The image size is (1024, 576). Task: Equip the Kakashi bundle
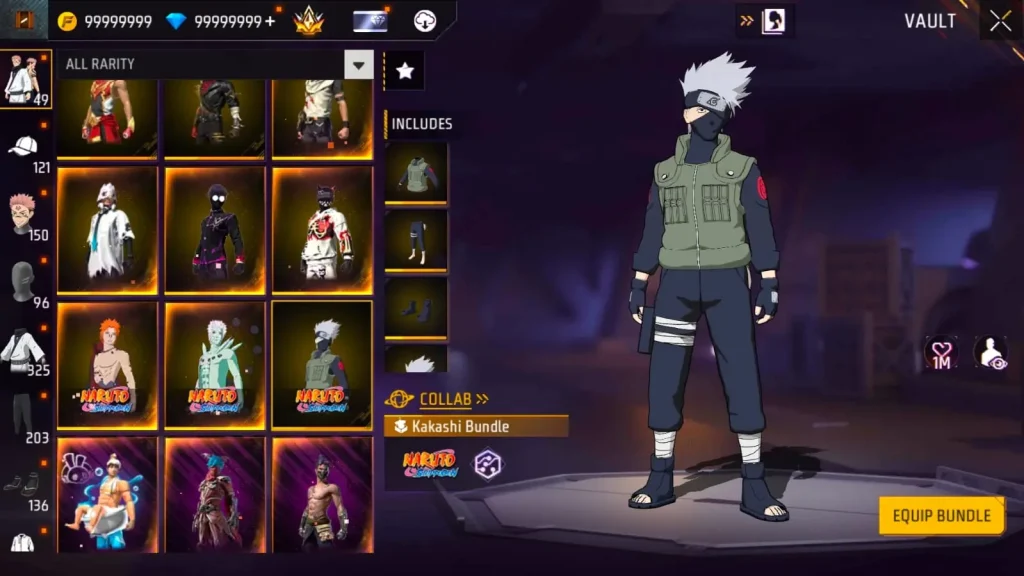[x=941, y=516]
